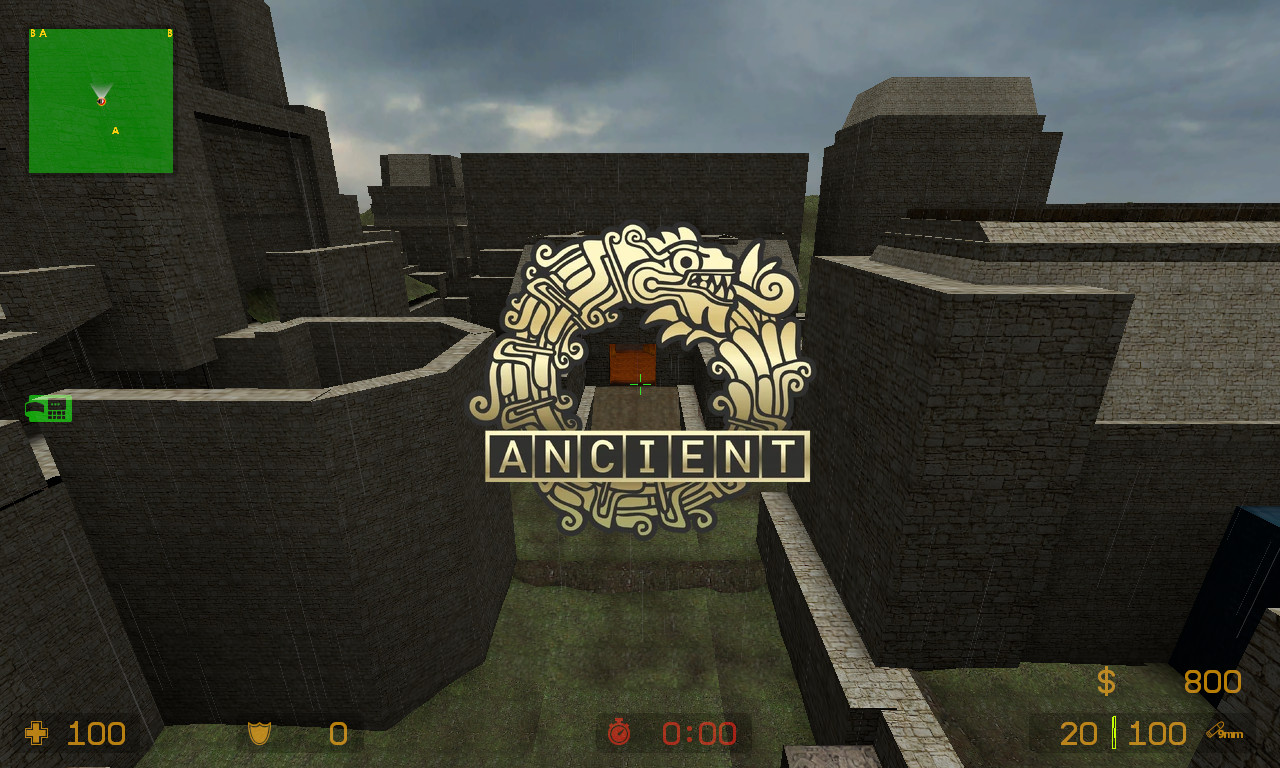
Task: Click the magazine ammo count of 20
Action: 1081,734
